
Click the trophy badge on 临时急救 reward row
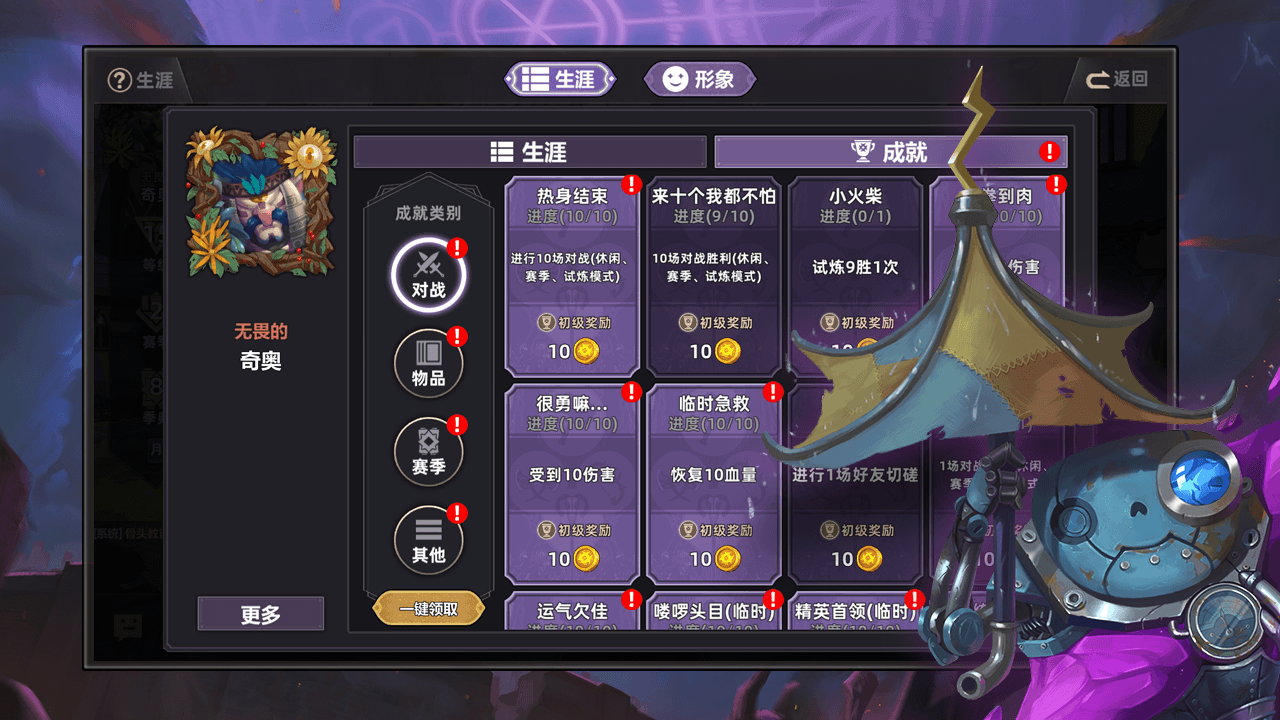[x=686, y=529]
